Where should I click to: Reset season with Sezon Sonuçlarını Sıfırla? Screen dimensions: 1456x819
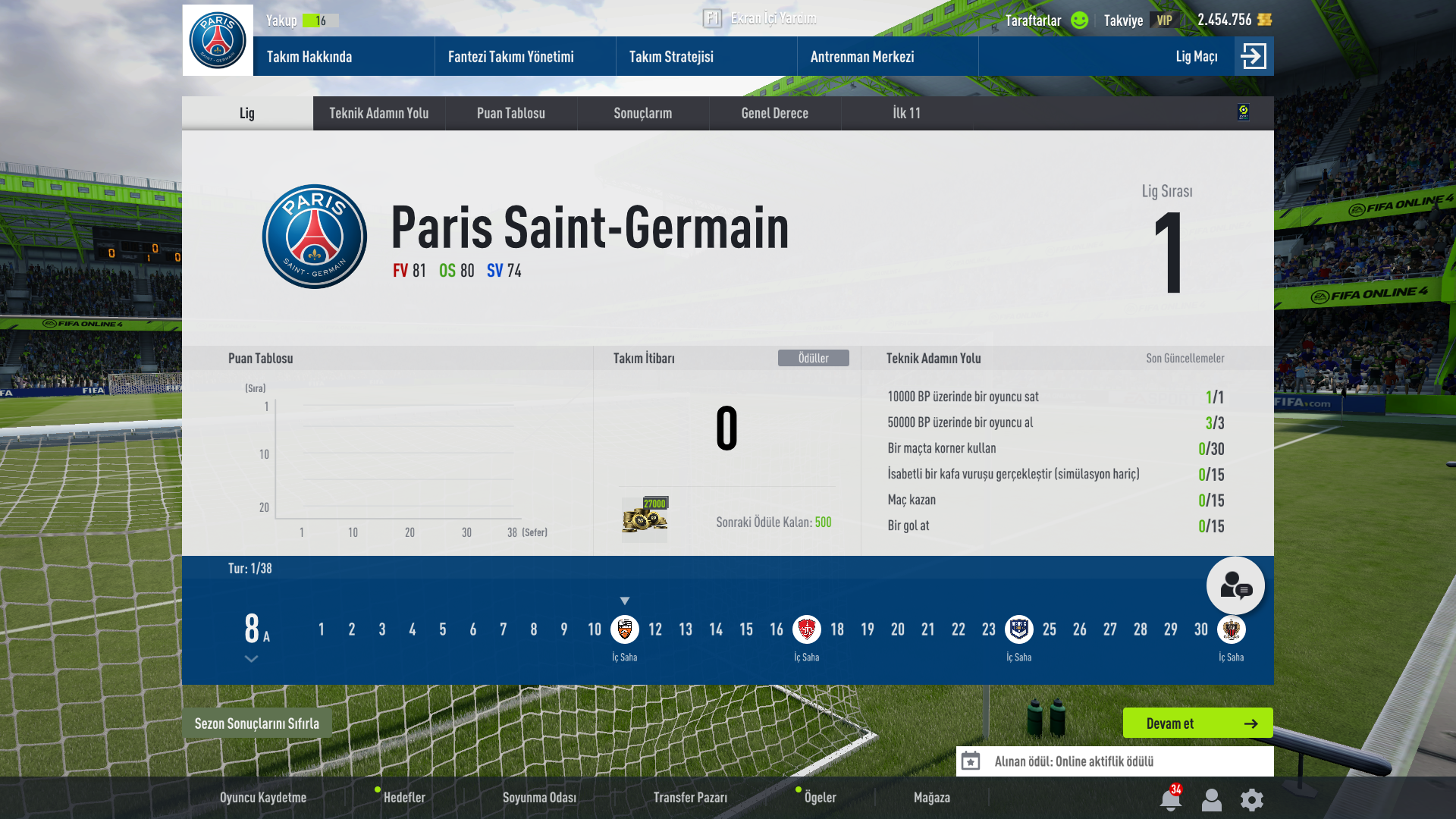[x=256, y=723]
